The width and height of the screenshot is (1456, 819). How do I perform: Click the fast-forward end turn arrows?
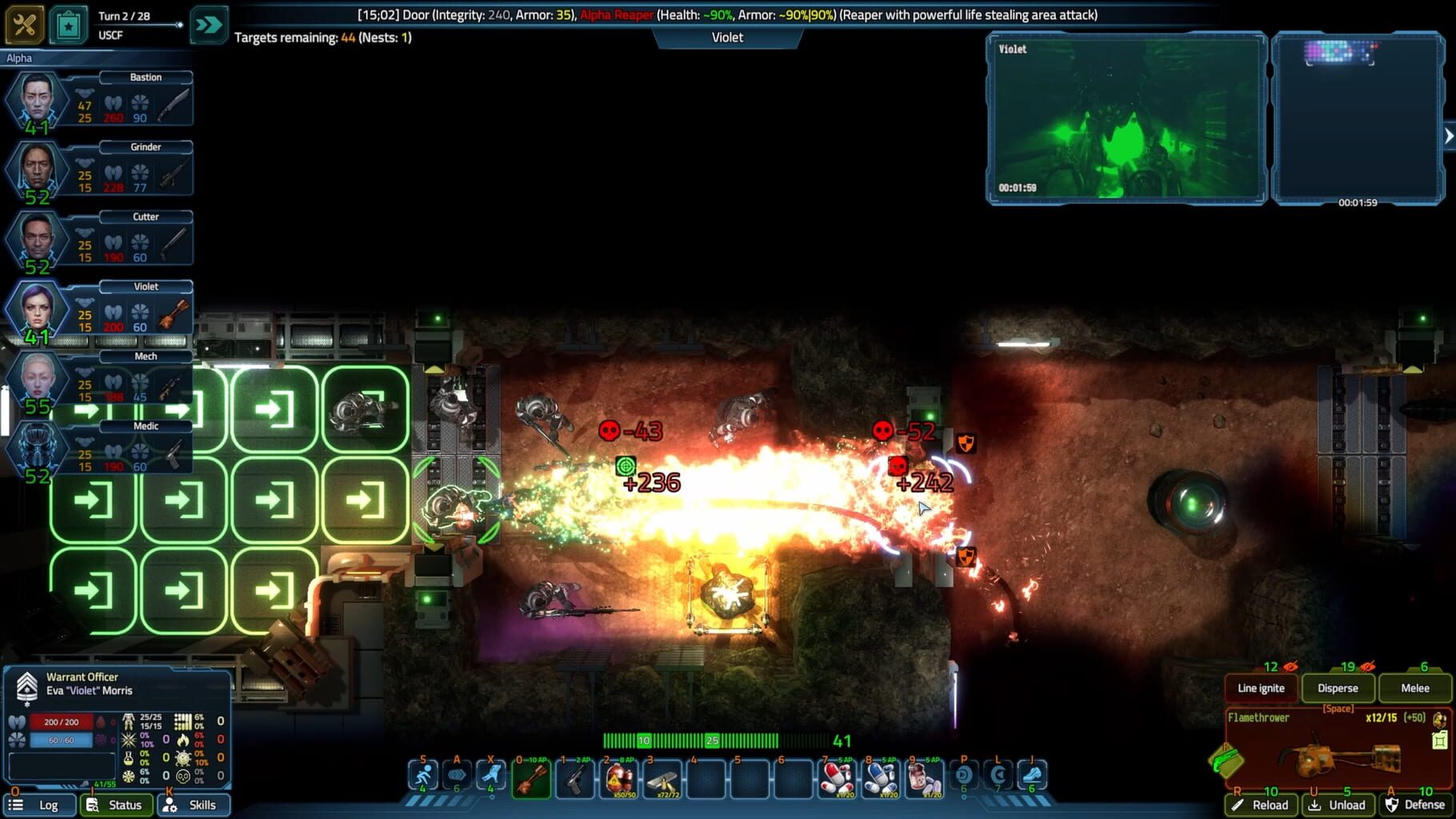point(209,24)
